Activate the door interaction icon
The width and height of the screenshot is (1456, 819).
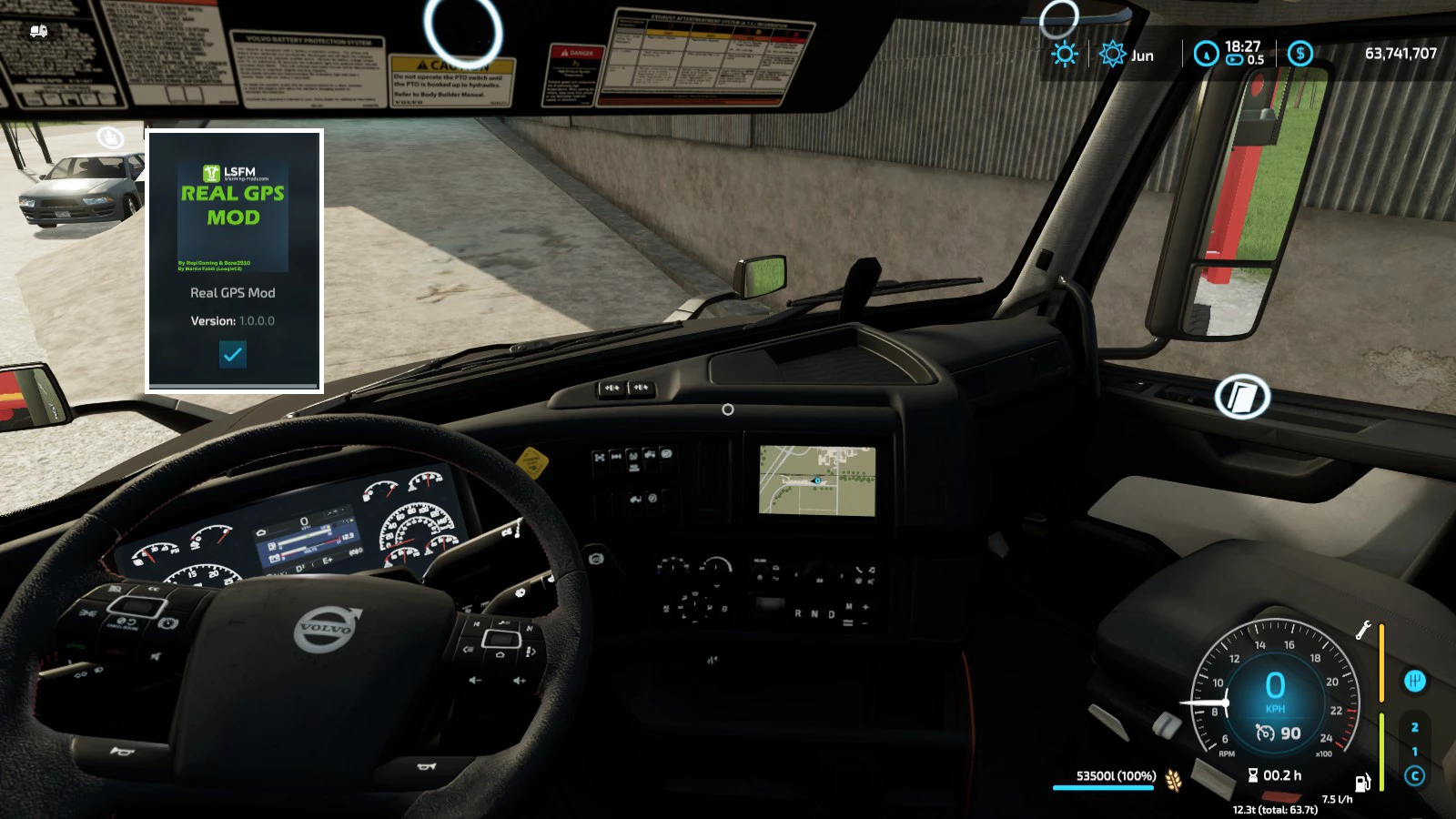coord(1242,397)
